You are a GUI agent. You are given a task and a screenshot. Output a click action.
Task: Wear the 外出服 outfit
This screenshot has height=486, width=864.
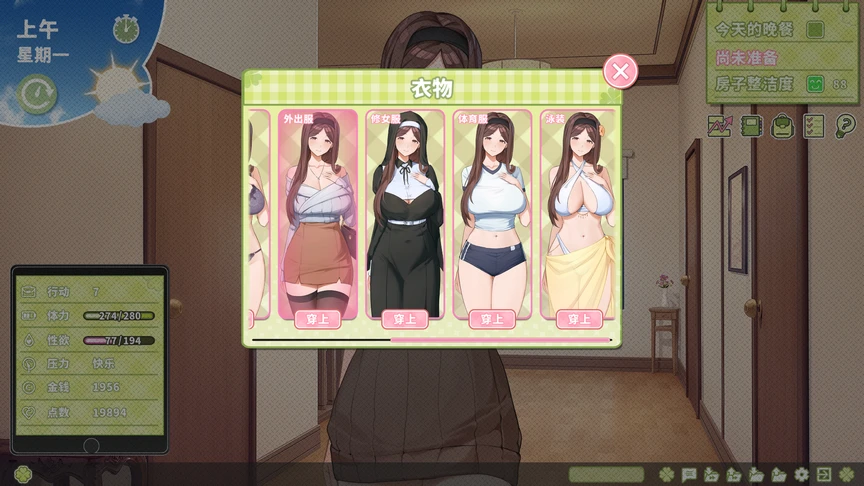(318, 319)
